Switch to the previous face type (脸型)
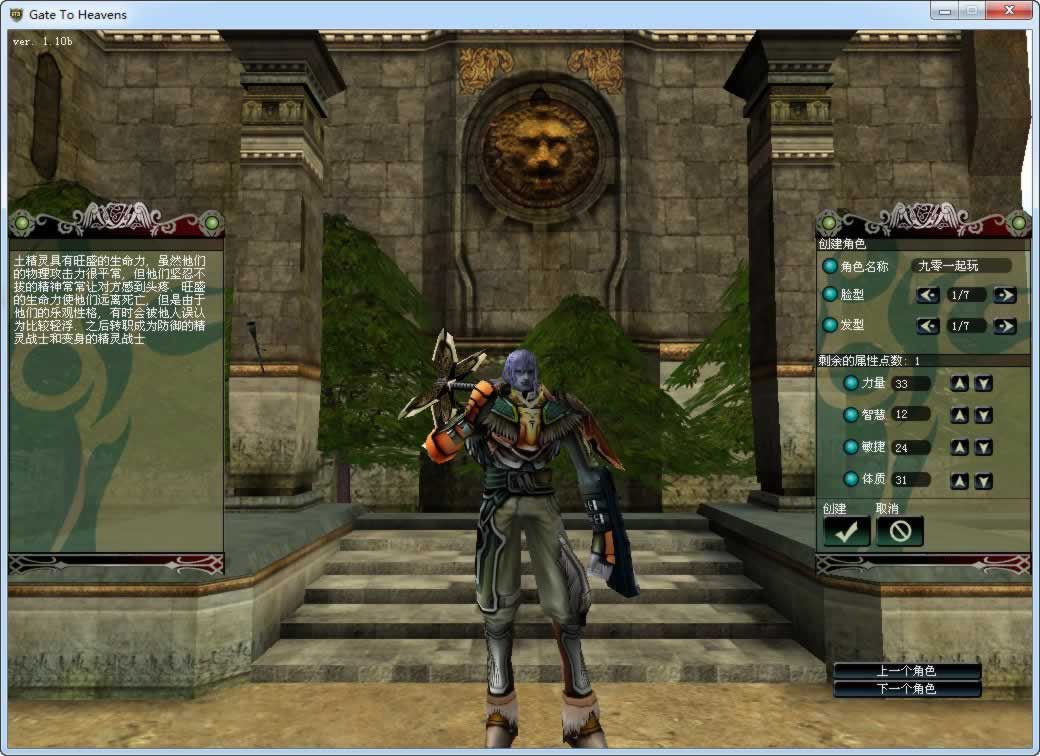Viewport: 1040px width, 756px height. 928,295
